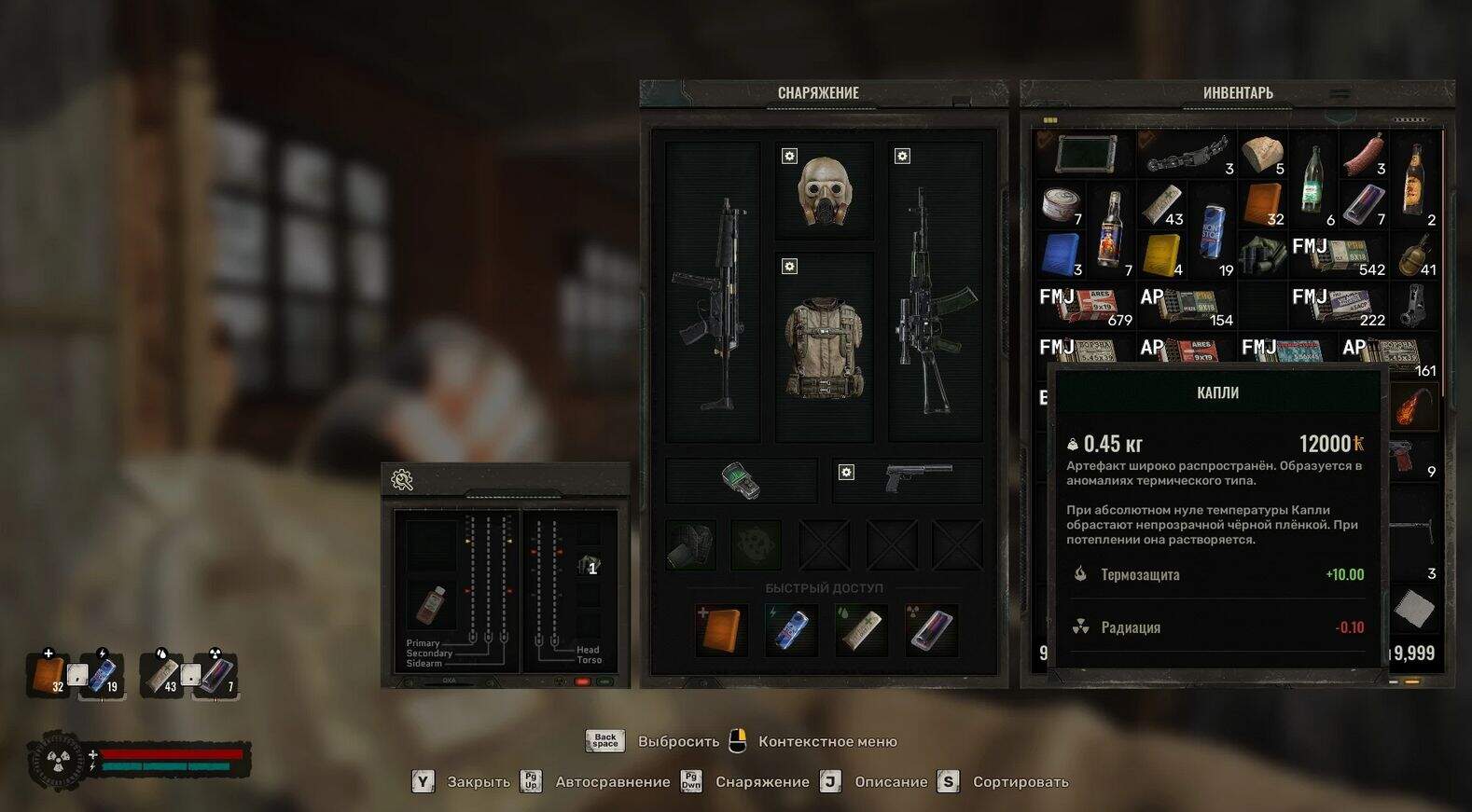The image size is (1472, 812).
Task: Select the vodka bottle stack of 7
Action: coord(1111,228)
